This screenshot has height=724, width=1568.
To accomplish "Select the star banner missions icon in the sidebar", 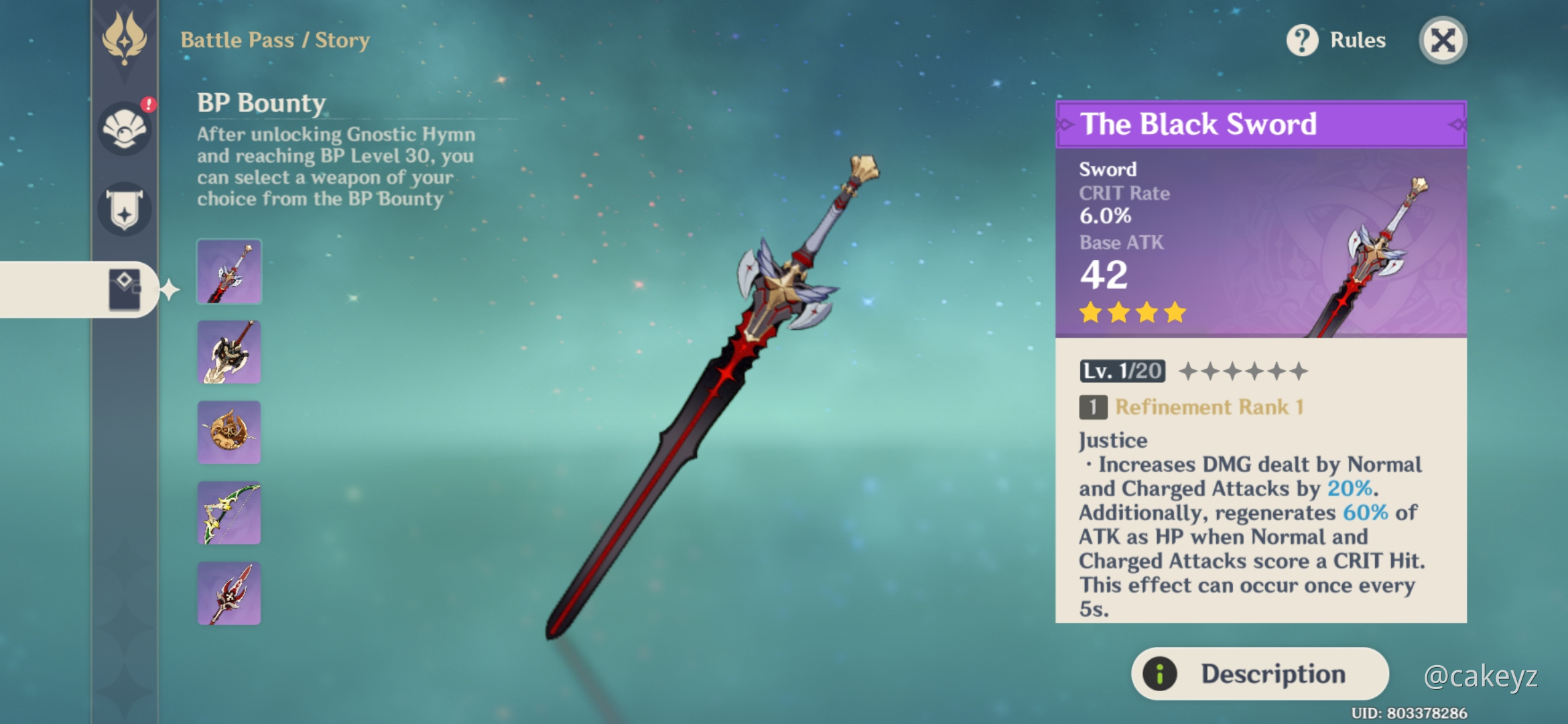I will [x=125, y=208].
